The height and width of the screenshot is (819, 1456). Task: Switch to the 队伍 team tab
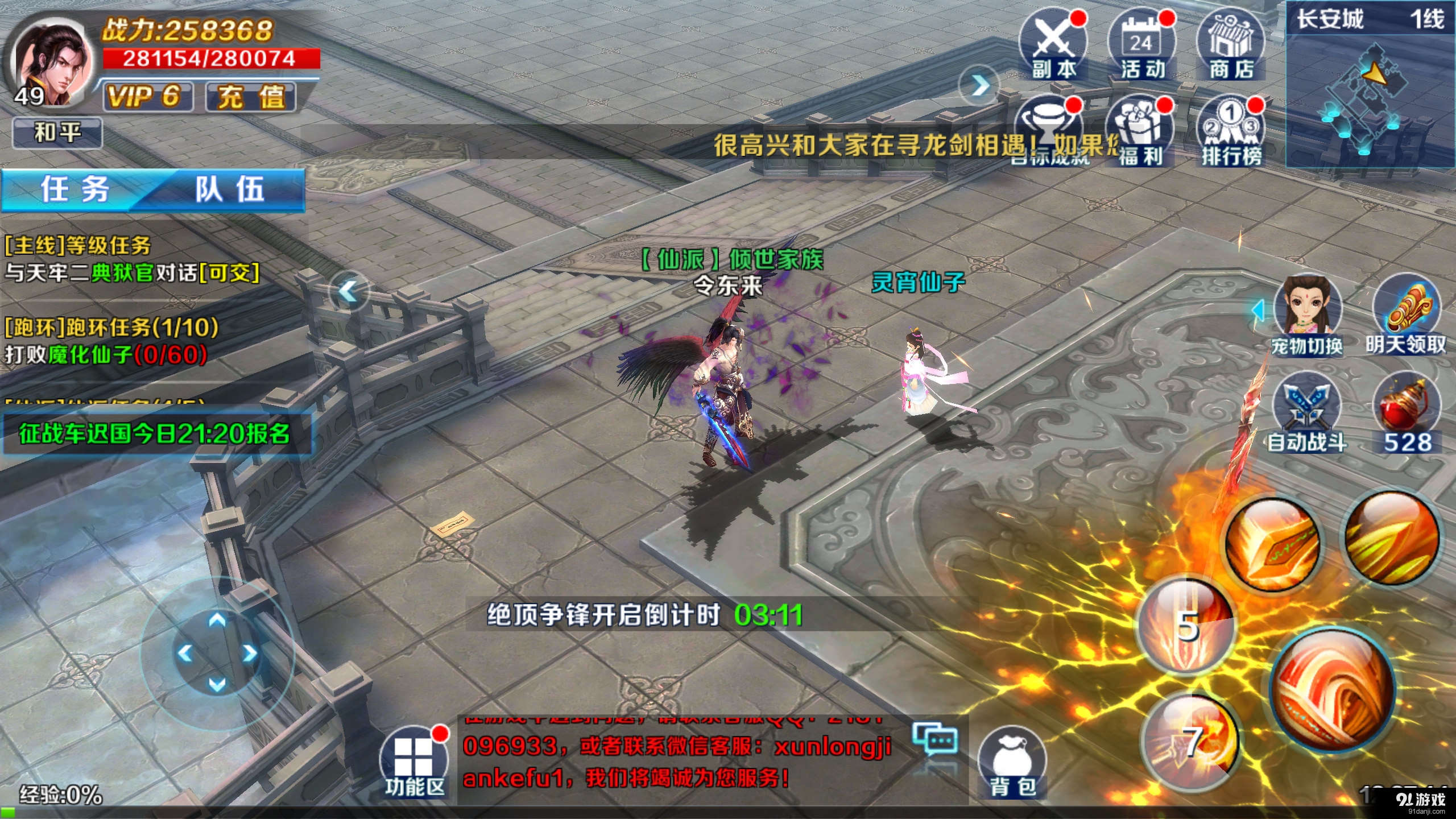pyautogui.click(x=230, y=189)
